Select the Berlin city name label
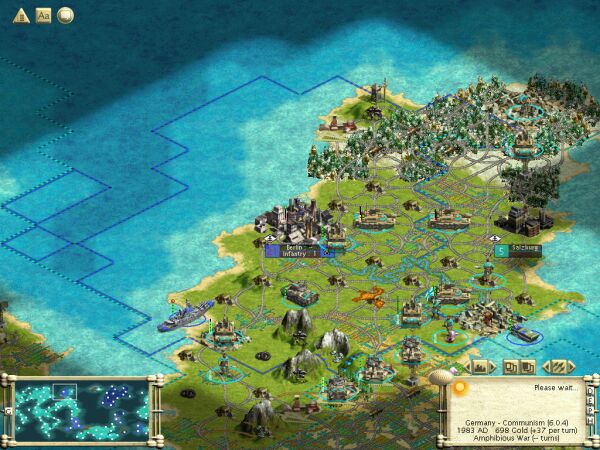 [x=294, y=246]
